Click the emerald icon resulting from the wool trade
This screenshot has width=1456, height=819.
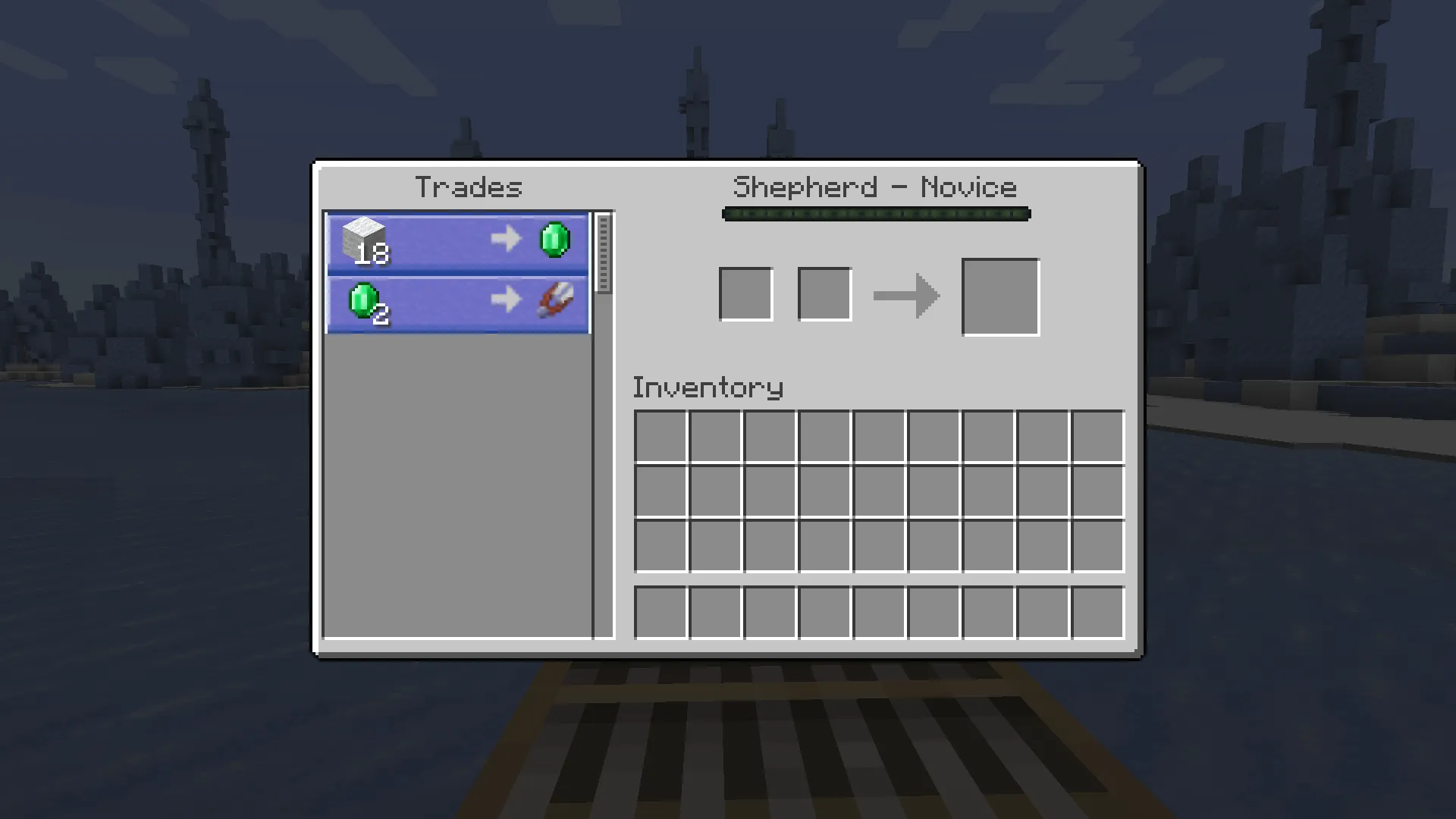click(556, 239)
